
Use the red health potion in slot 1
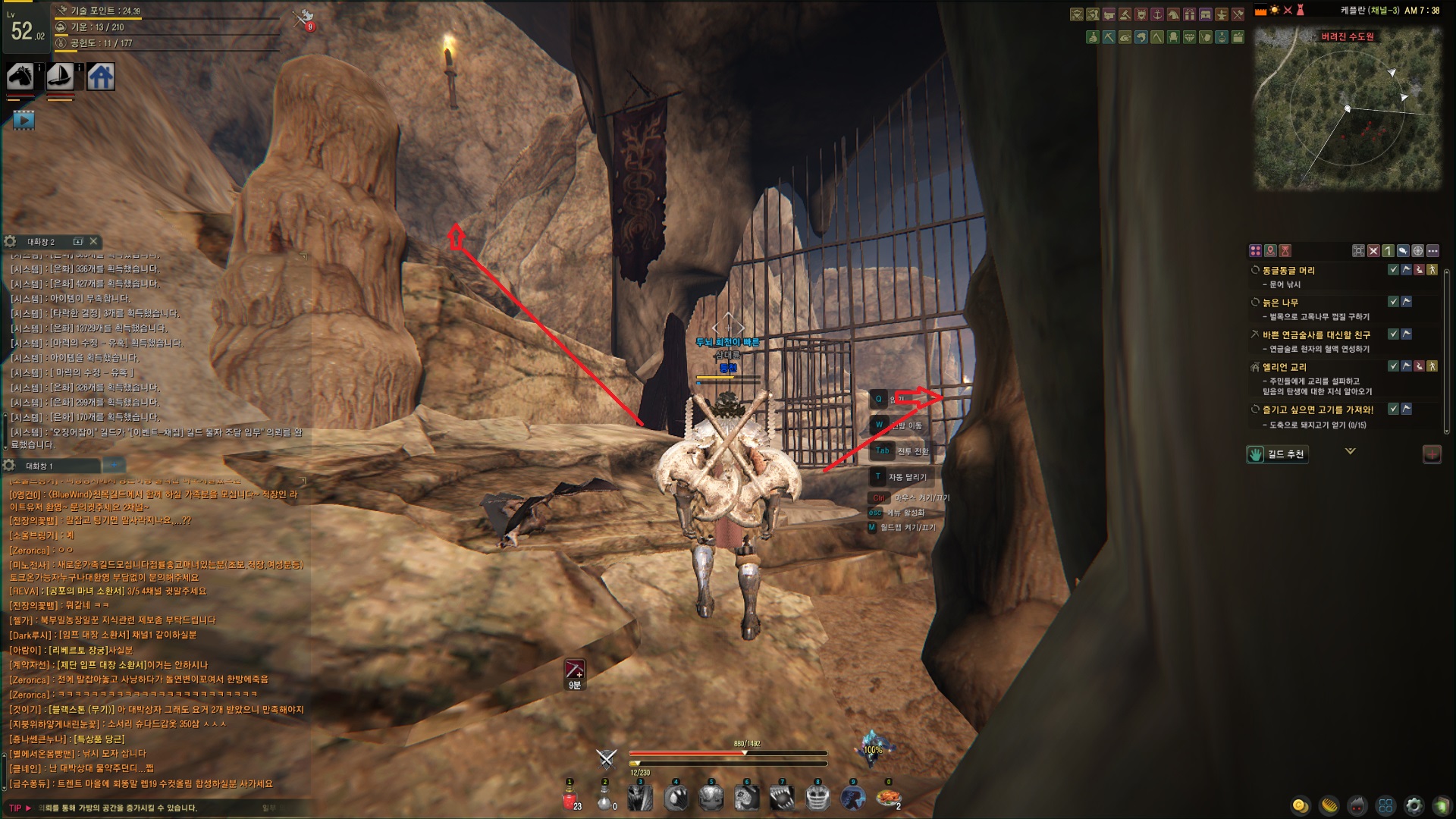point(570,799)
